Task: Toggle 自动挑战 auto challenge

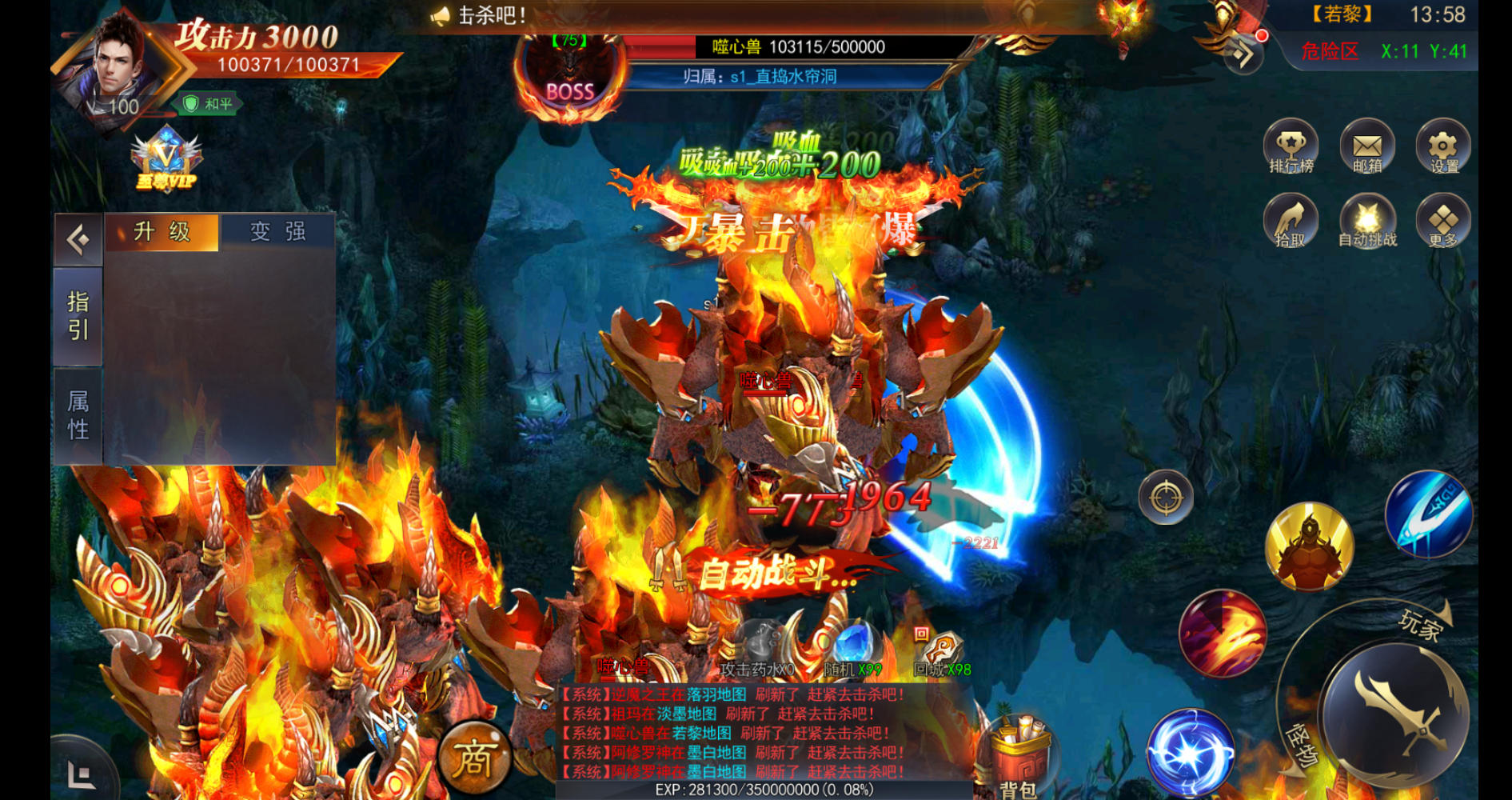Action: click(x=1367, y=221)
